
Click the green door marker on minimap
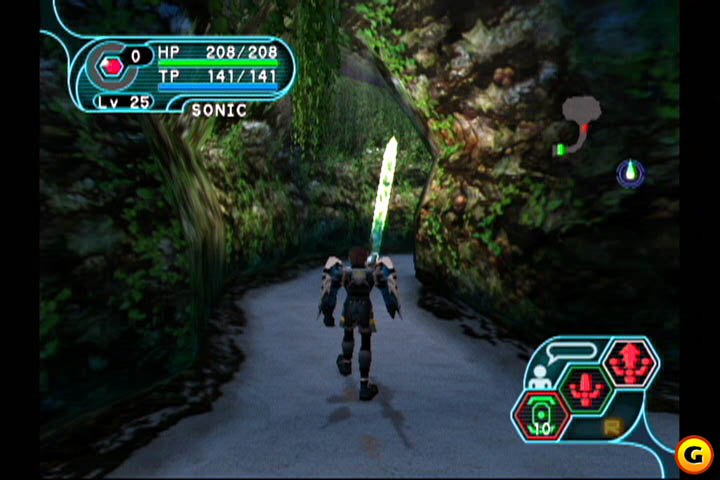click(561, 150)
